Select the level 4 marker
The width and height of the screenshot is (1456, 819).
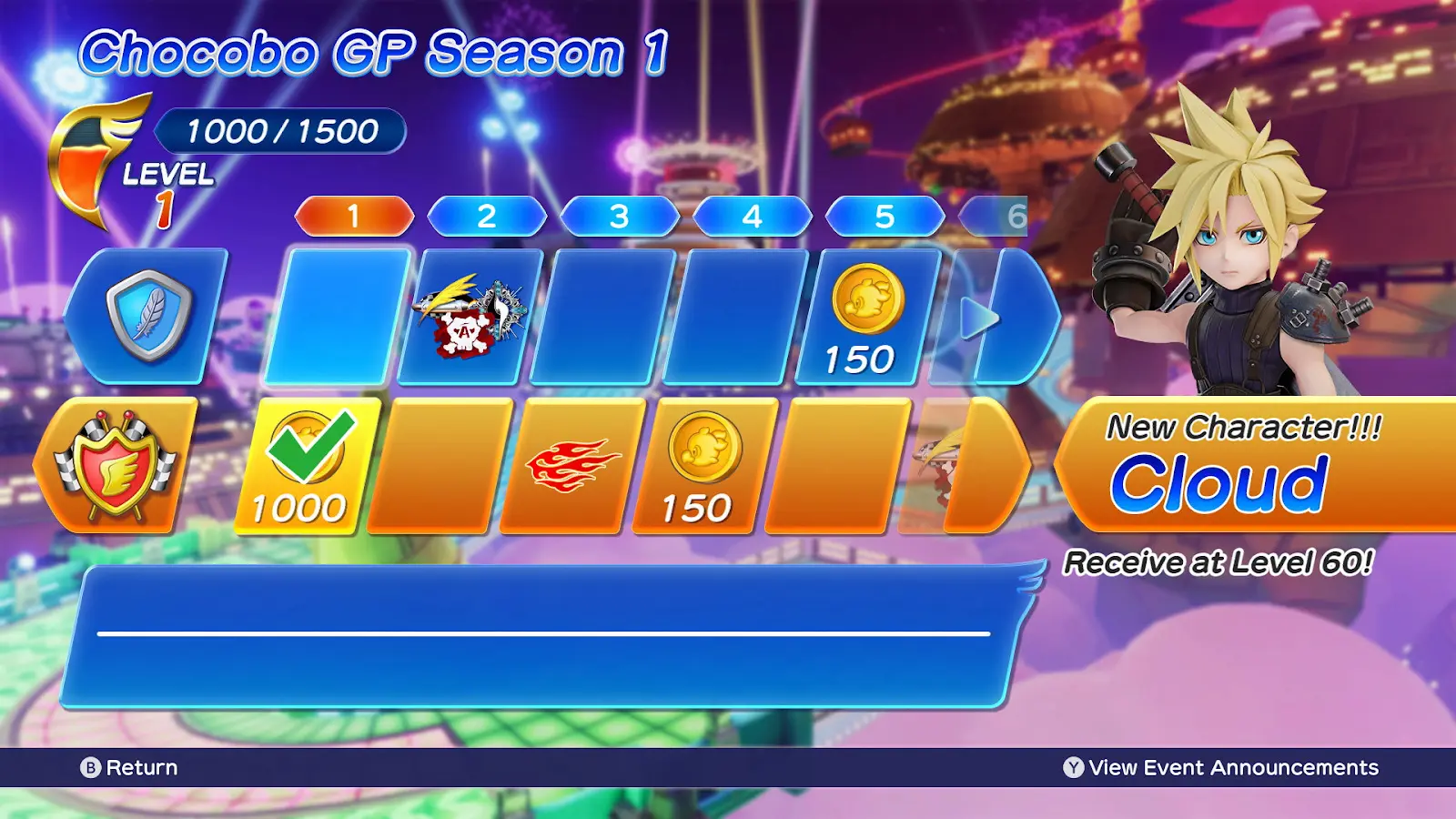click(752, 217)
